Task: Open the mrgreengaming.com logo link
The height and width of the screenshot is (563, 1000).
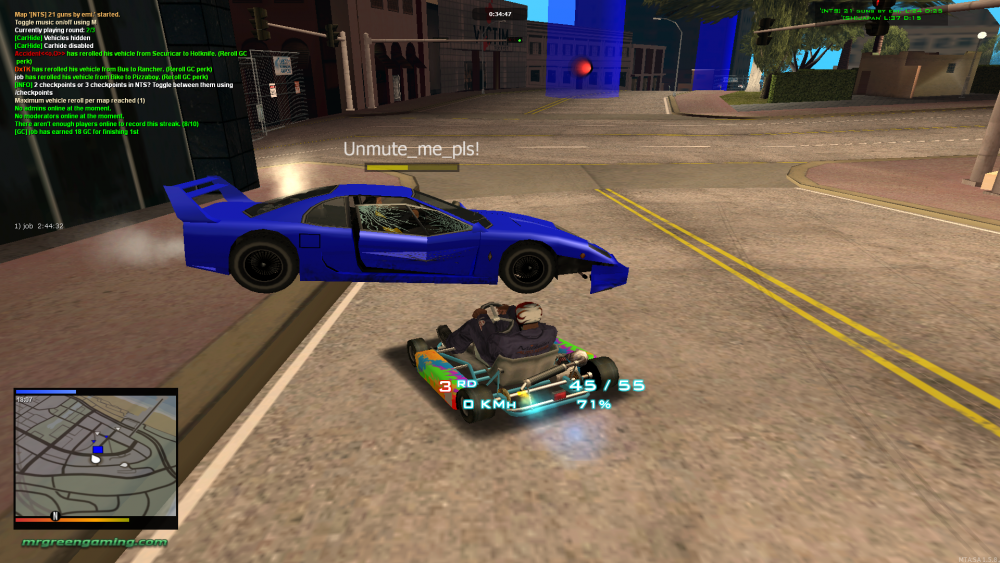Action: [x=95, y=542]
